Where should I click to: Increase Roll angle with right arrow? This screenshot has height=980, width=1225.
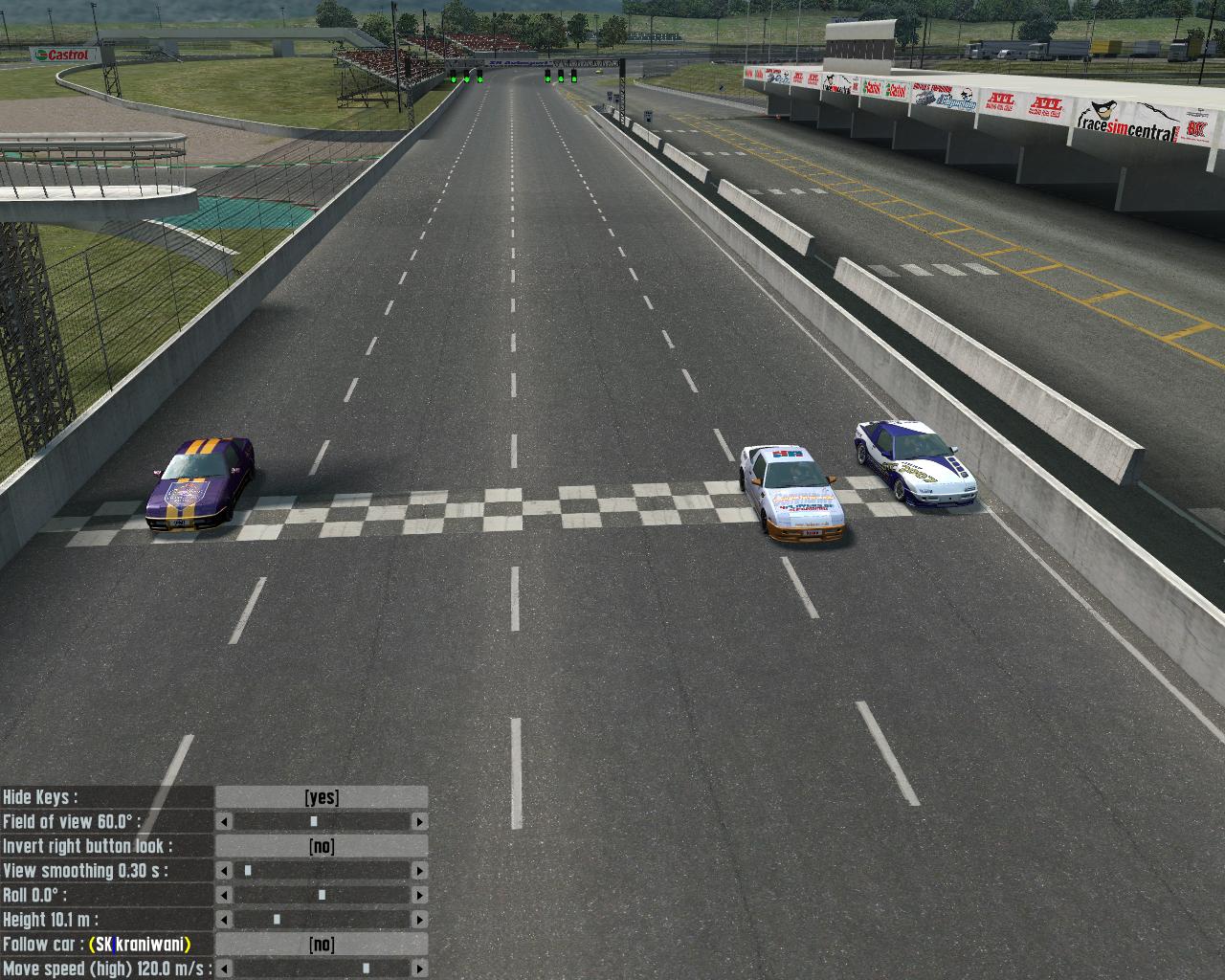419,896
